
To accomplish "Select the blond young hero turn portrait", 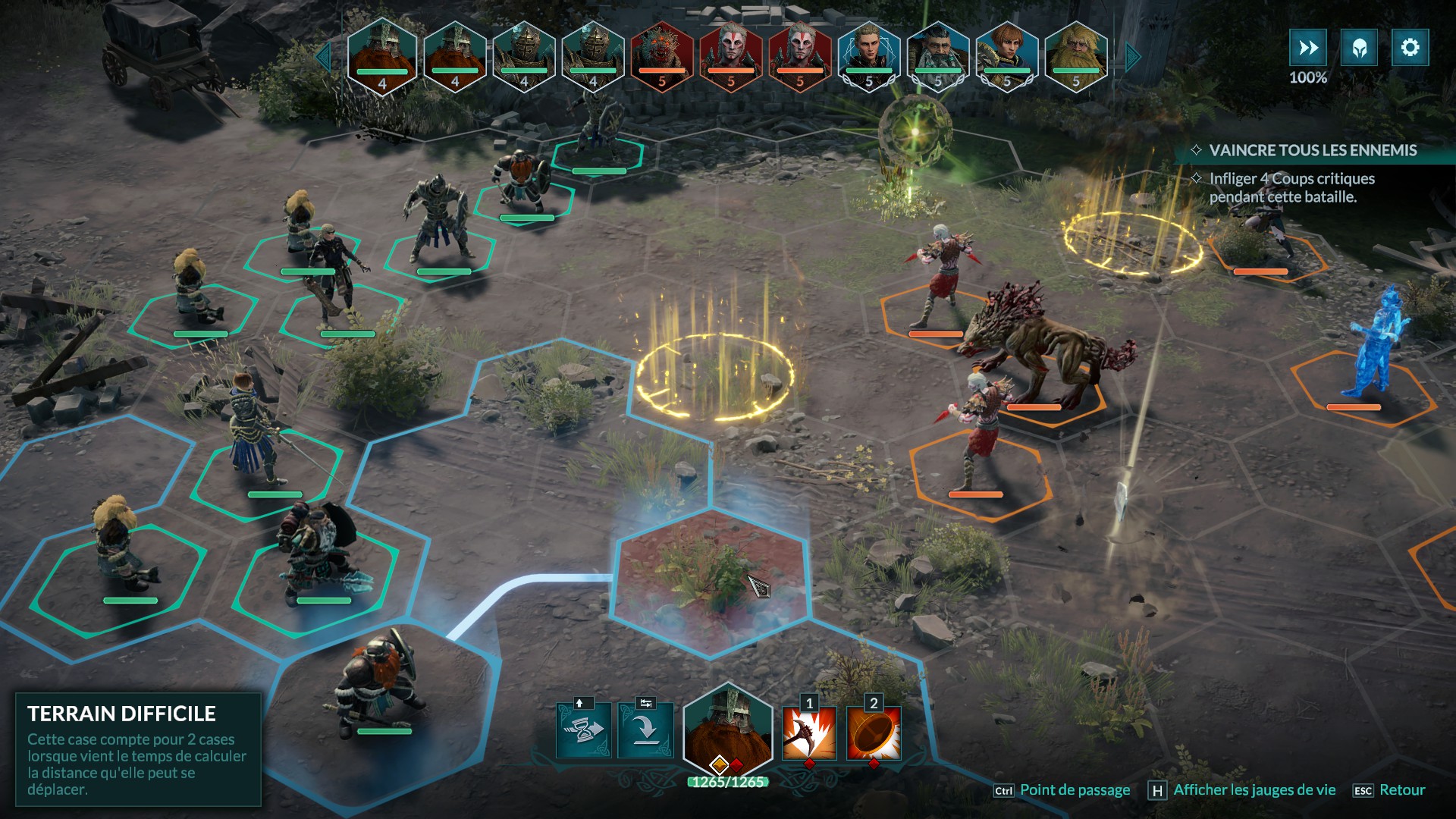I will pyautogui.click(x=869, y=55).
